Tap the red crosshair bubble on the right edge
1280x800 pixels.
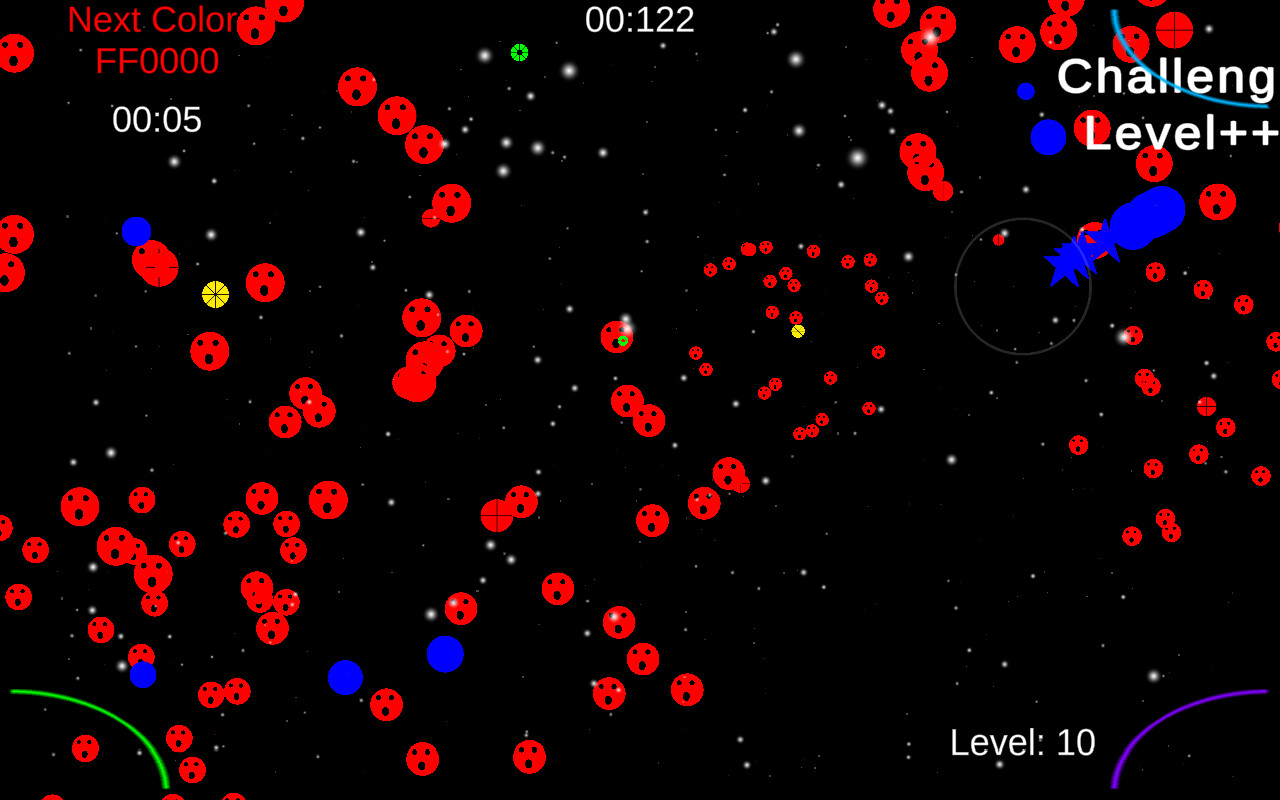coord(1206,405)
